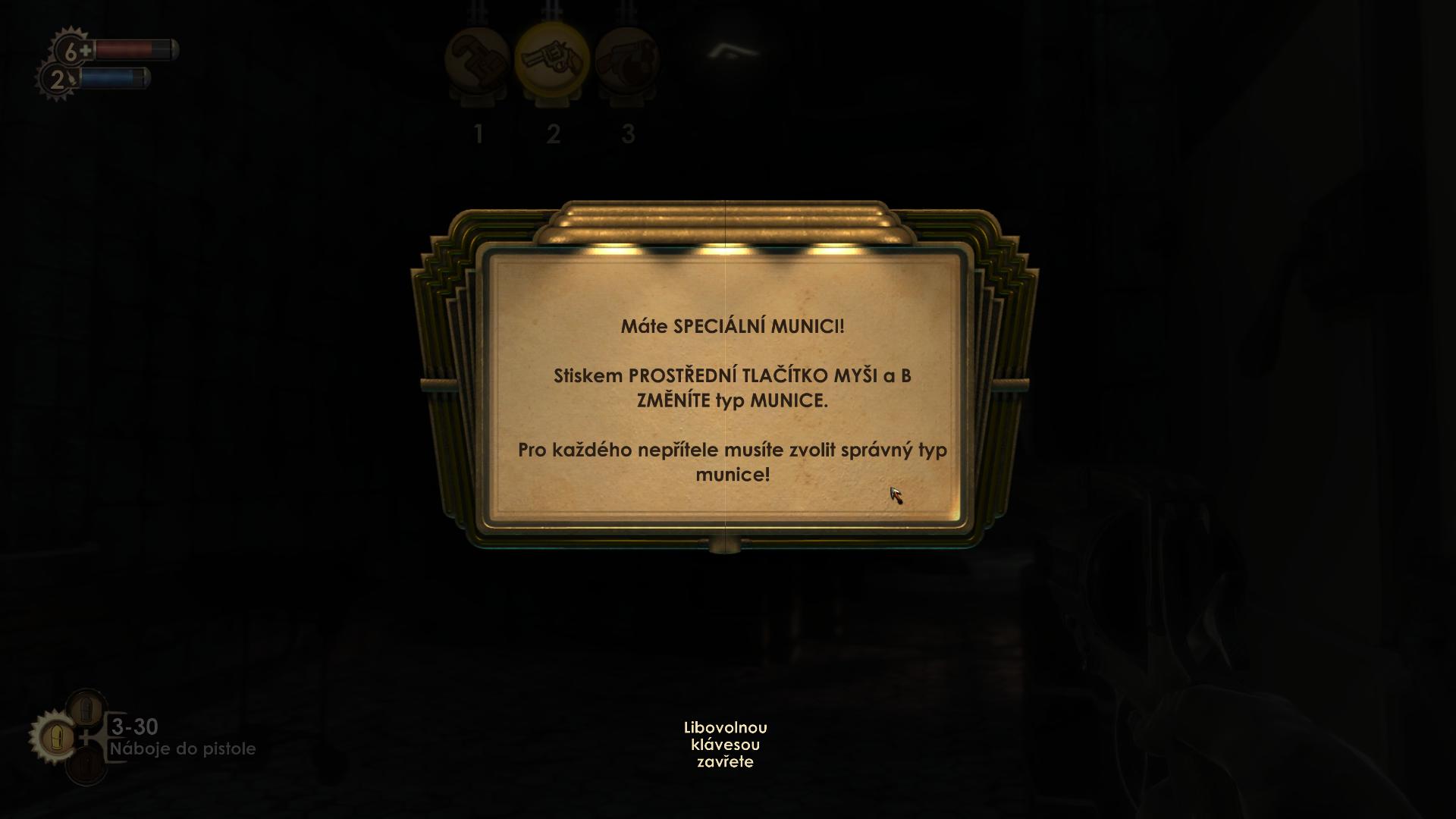1456x819 pixels.
Task: Click the red health bar
Action: click(136, 51)
